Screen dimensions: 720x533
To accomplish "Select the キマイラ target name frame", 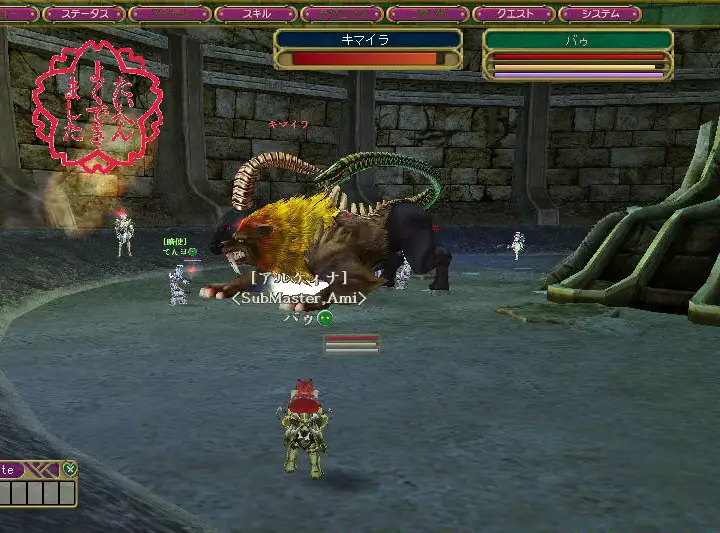I will click(367, 40).
